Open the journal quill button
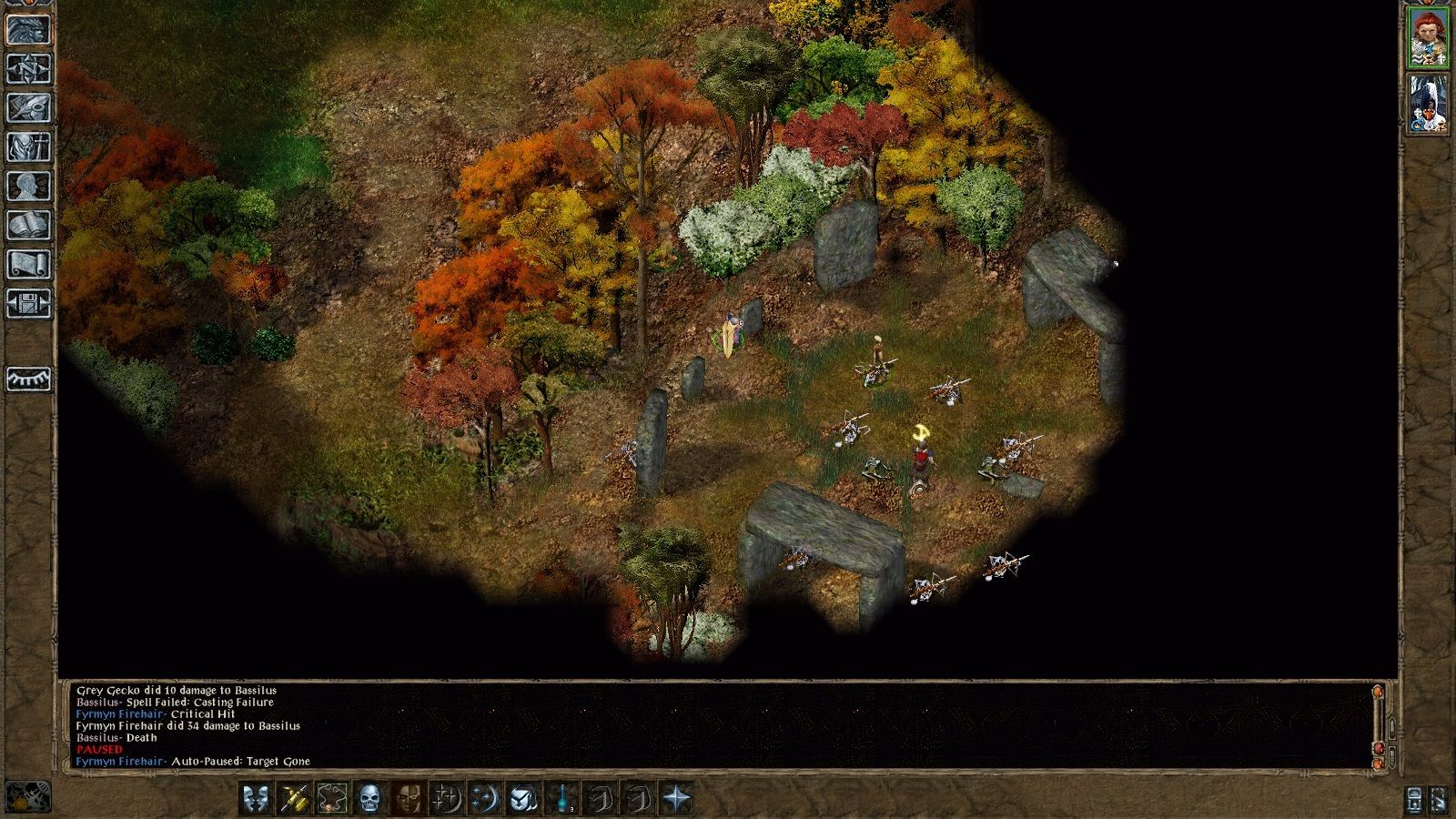 [x=28, y=108]
